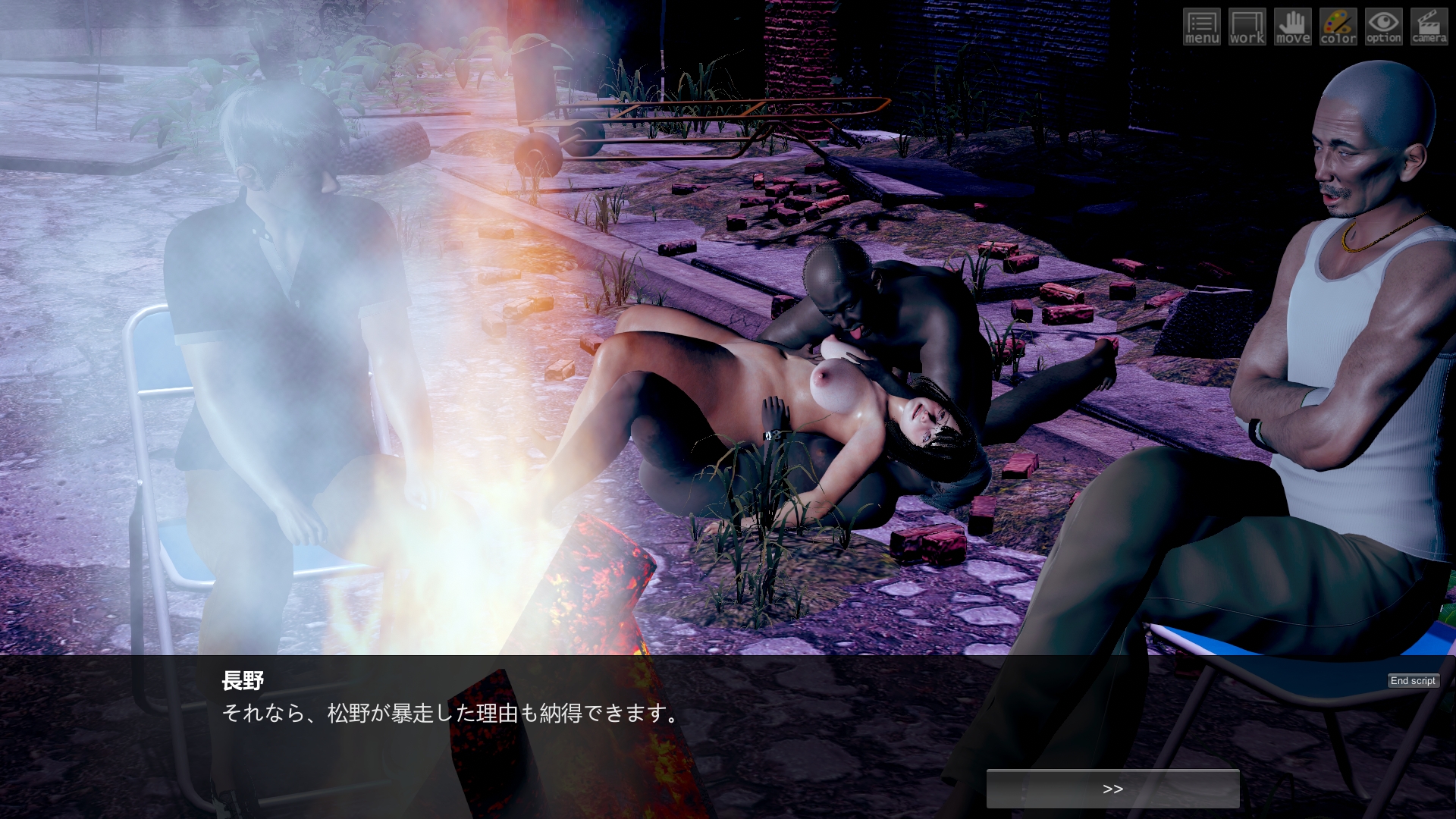Select the work toolbar button
The height and width of the screenshot is (819, 1456).
(x=1247, y=27)
